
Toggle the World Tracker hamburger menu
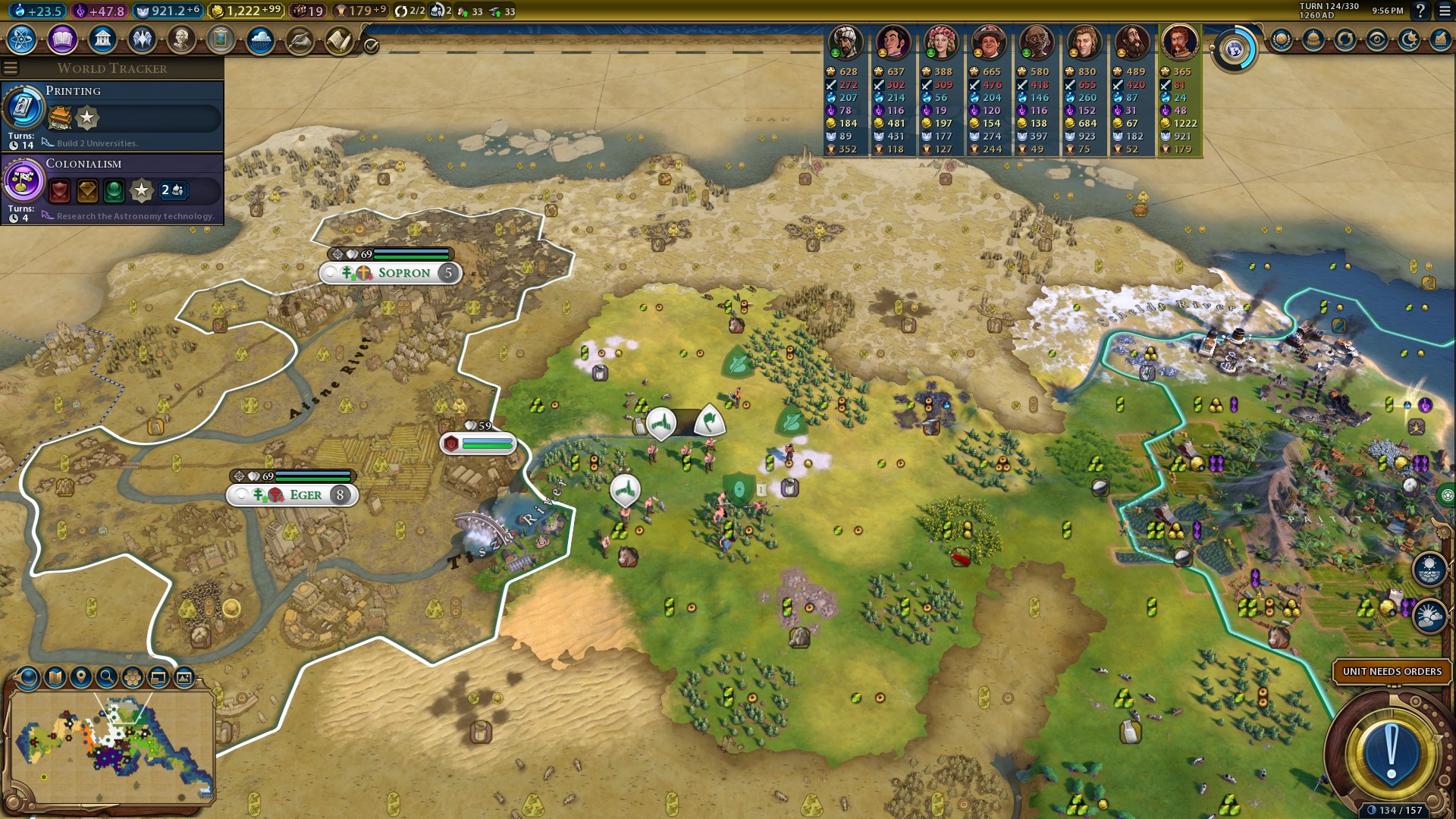click(x=11, y=68)
